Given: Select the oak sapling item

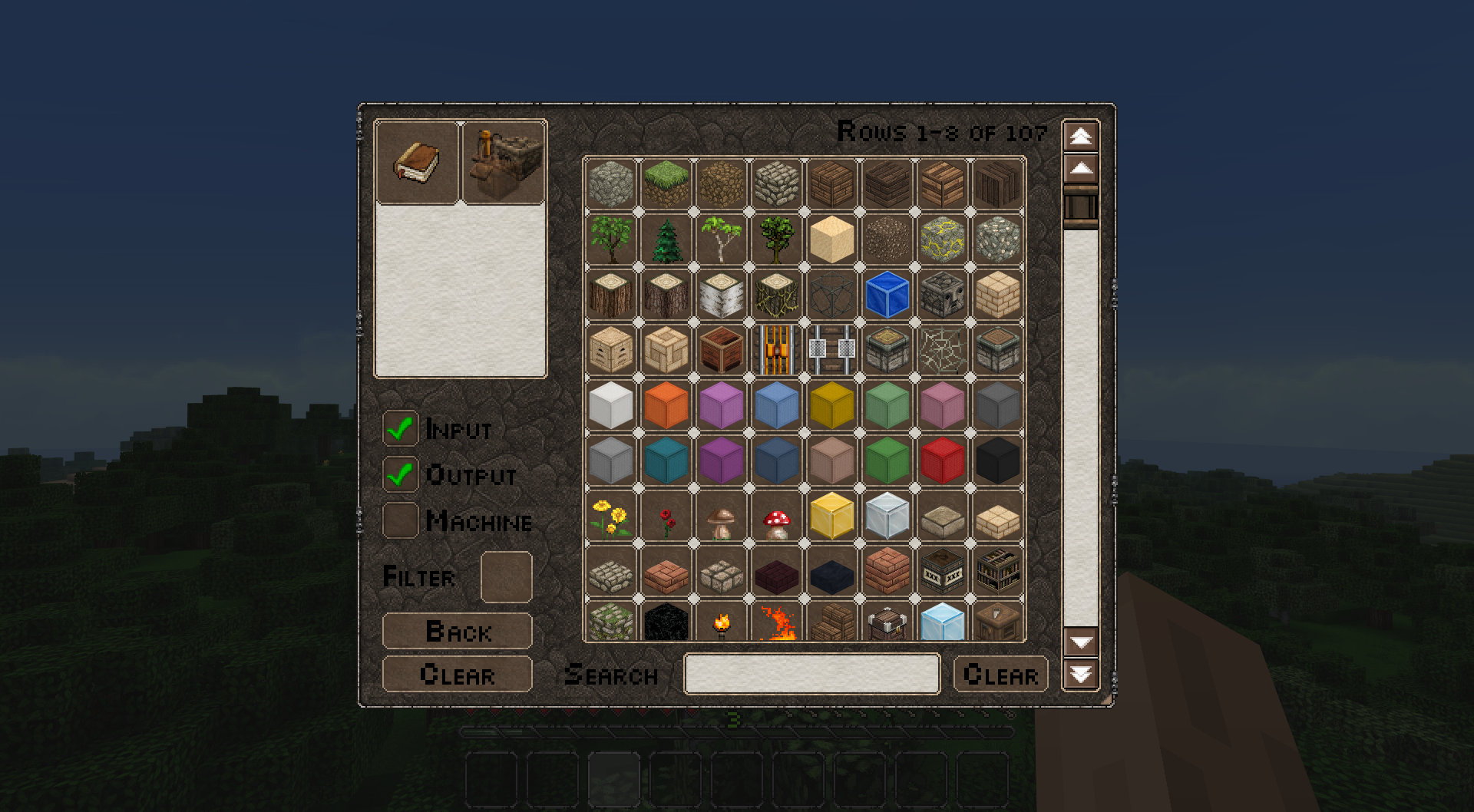Looking at the screenshot, I should click(610, 239).
